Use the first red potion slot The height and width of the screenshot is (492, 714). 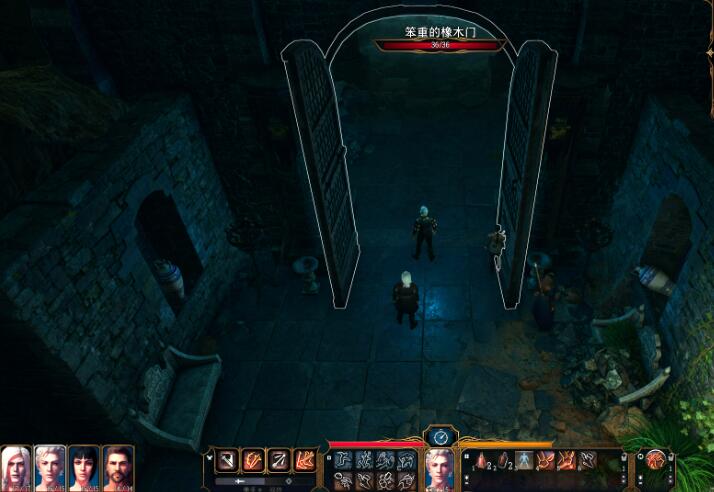pyautogui.click(x=479, y=461)
